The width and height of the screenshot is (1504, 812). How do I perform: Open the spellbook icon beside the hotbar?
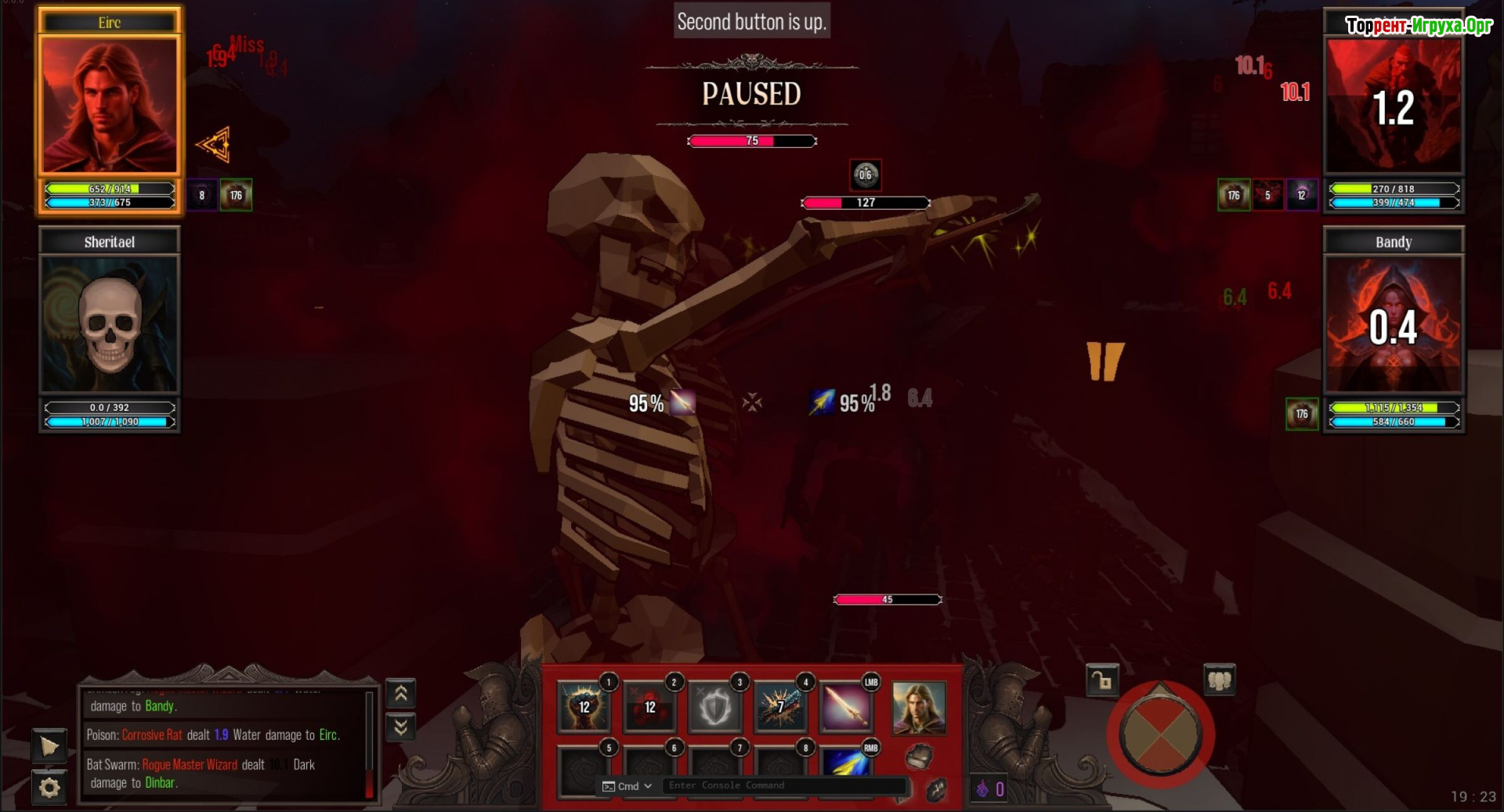point(919,756)
